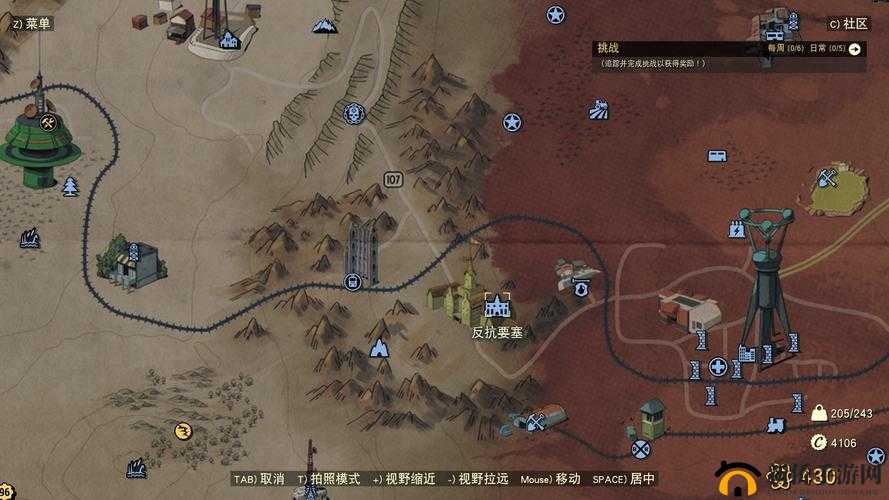Select the pine tree map marker
Image resolution: width=889 pixels, height=500 pixels.
tap(70, 186)
